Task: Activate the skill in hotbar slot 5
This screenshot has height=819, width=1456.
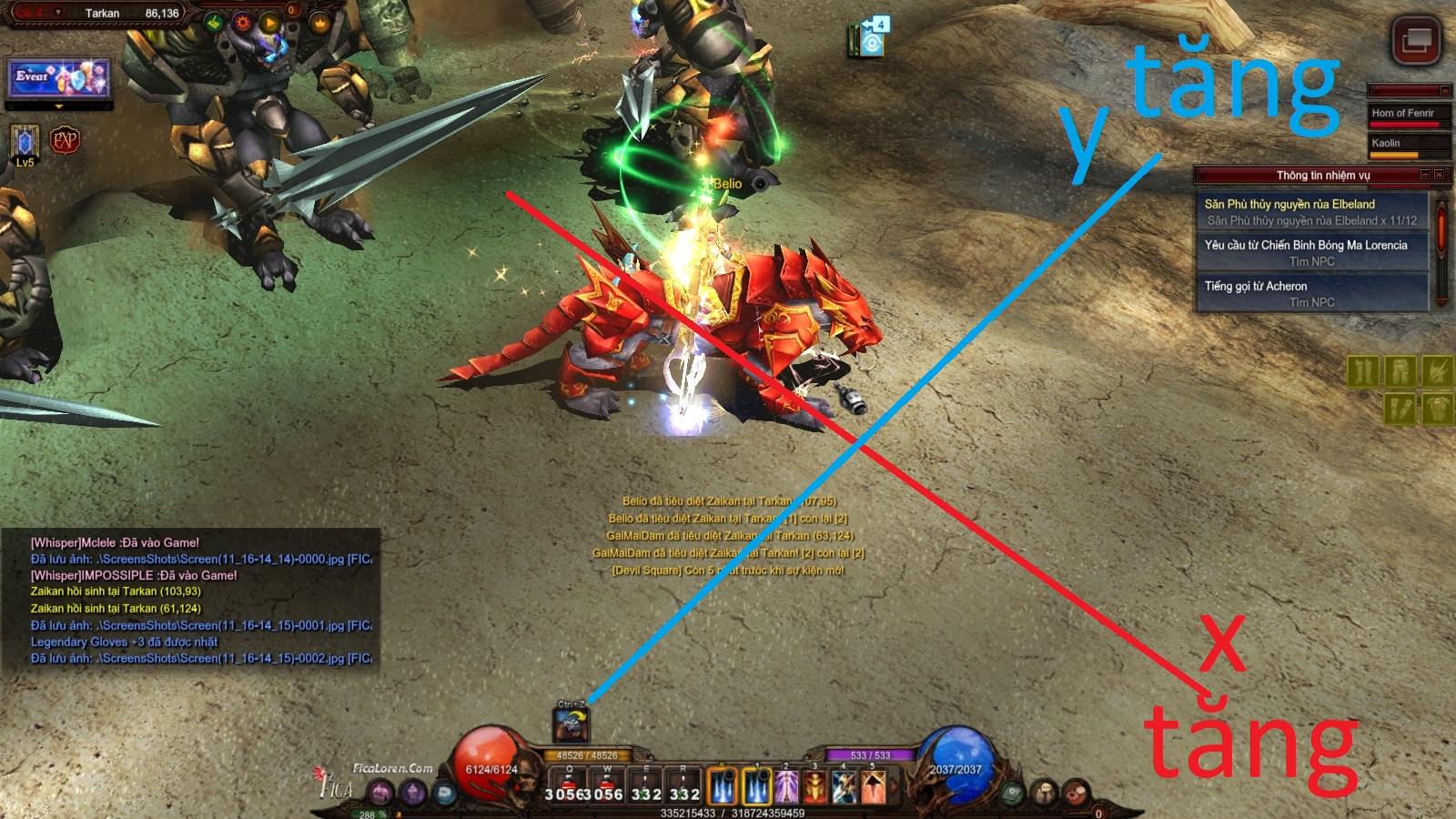Action: (874, 786)
